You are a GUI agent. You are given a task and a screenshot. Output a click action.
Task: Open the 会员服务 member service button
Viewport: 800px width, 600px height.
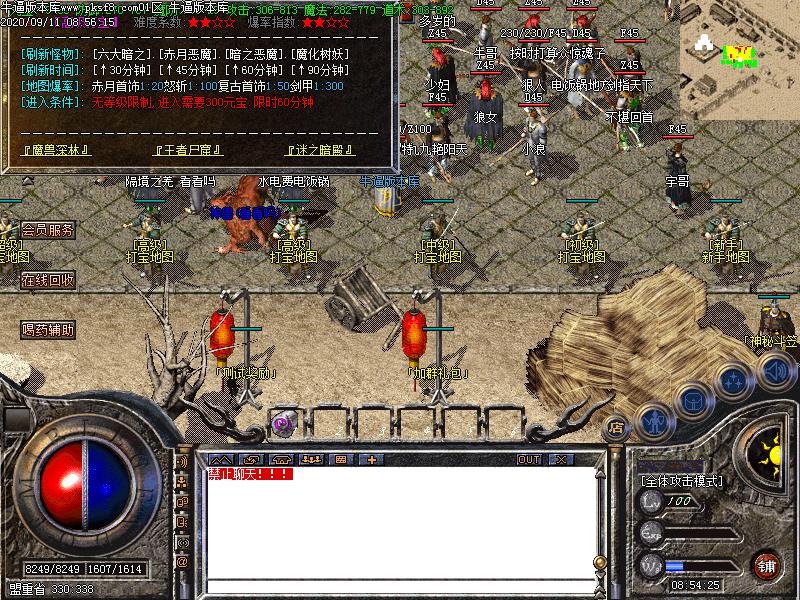coord(48,230)
